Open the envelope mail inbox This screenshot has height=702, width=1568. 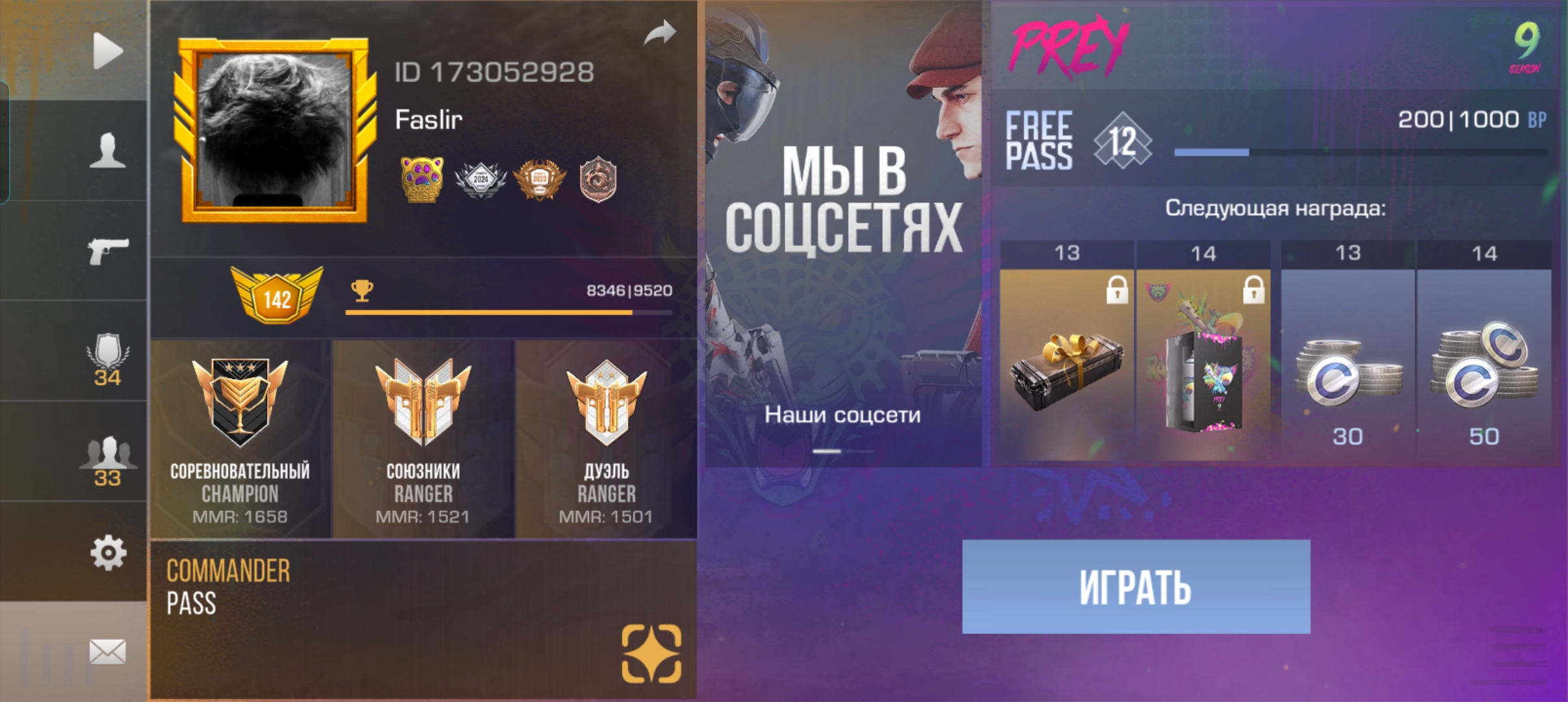[x=107, y=651]
